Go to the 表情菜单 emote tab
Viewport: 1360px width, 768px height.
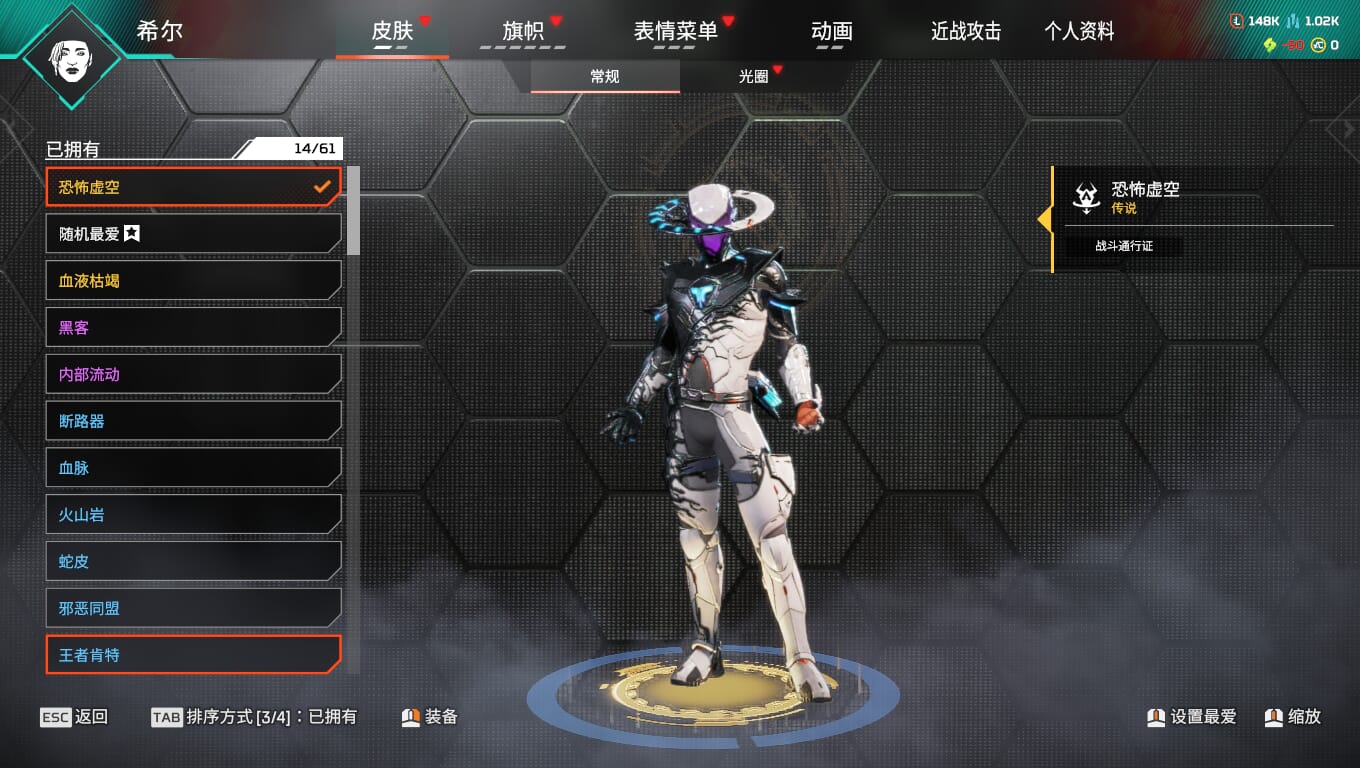675,31
